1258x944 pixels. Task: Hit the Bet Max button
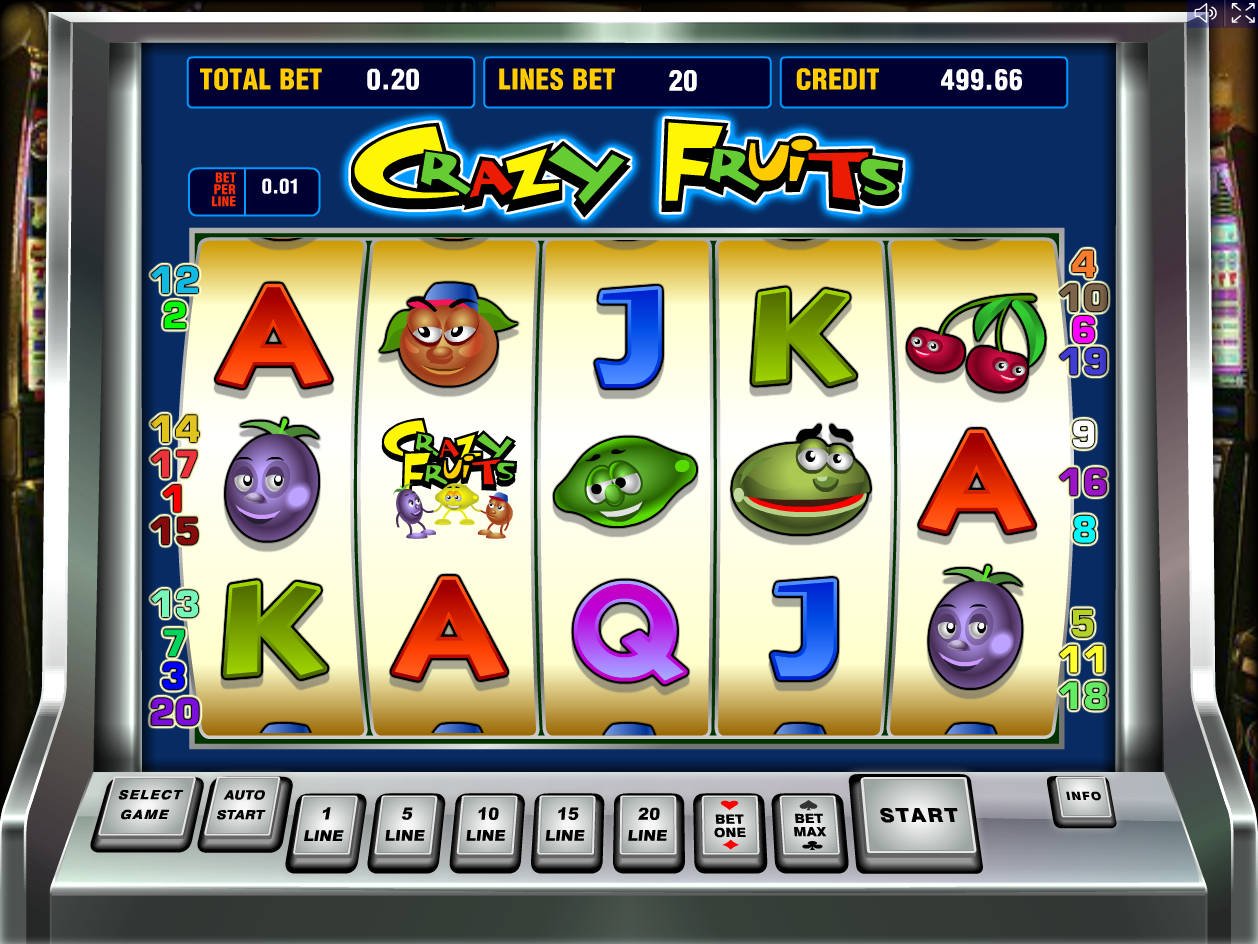(809, 826)
